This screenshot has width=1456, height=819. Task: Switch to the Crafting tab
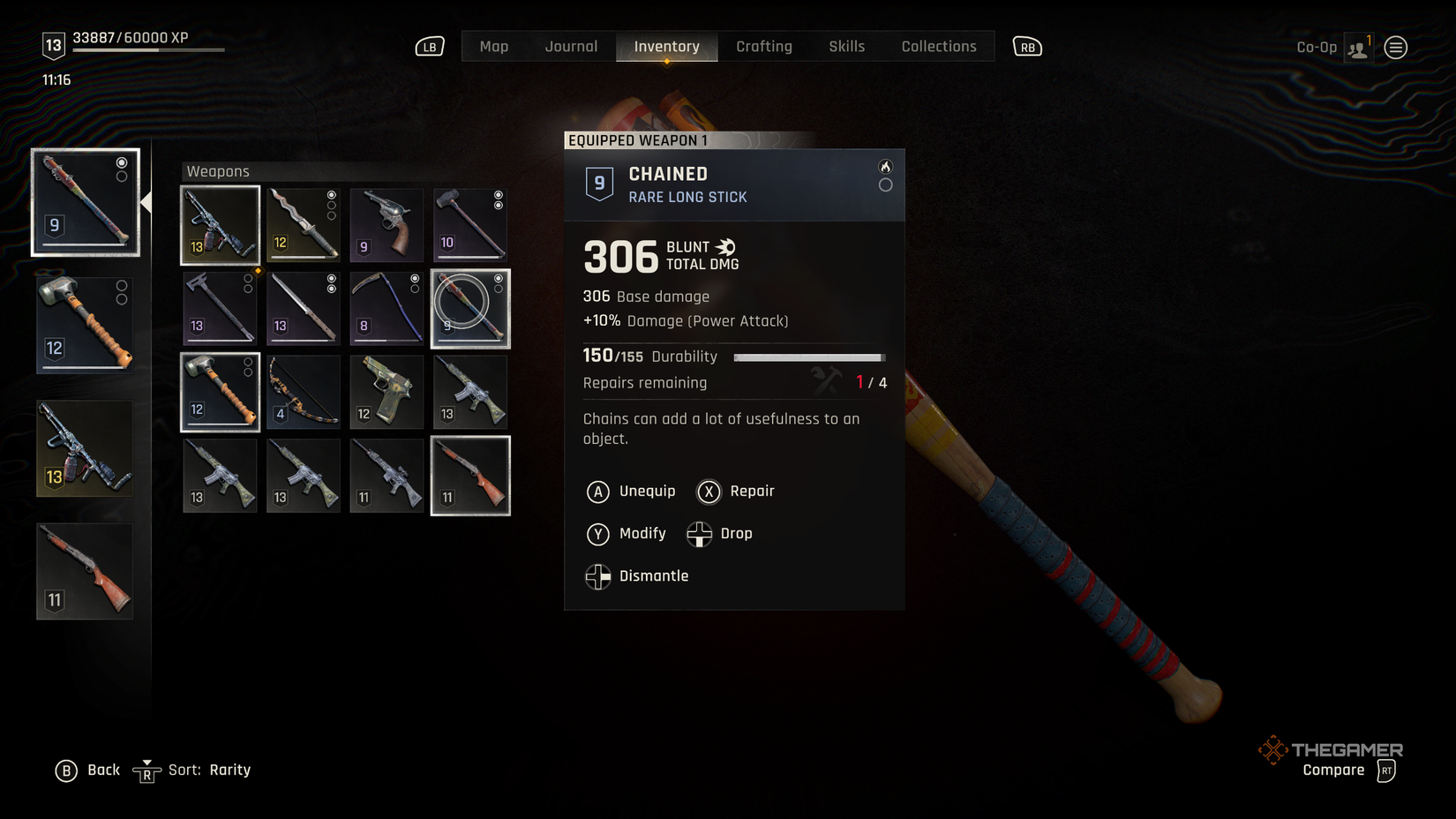[764, 46]
